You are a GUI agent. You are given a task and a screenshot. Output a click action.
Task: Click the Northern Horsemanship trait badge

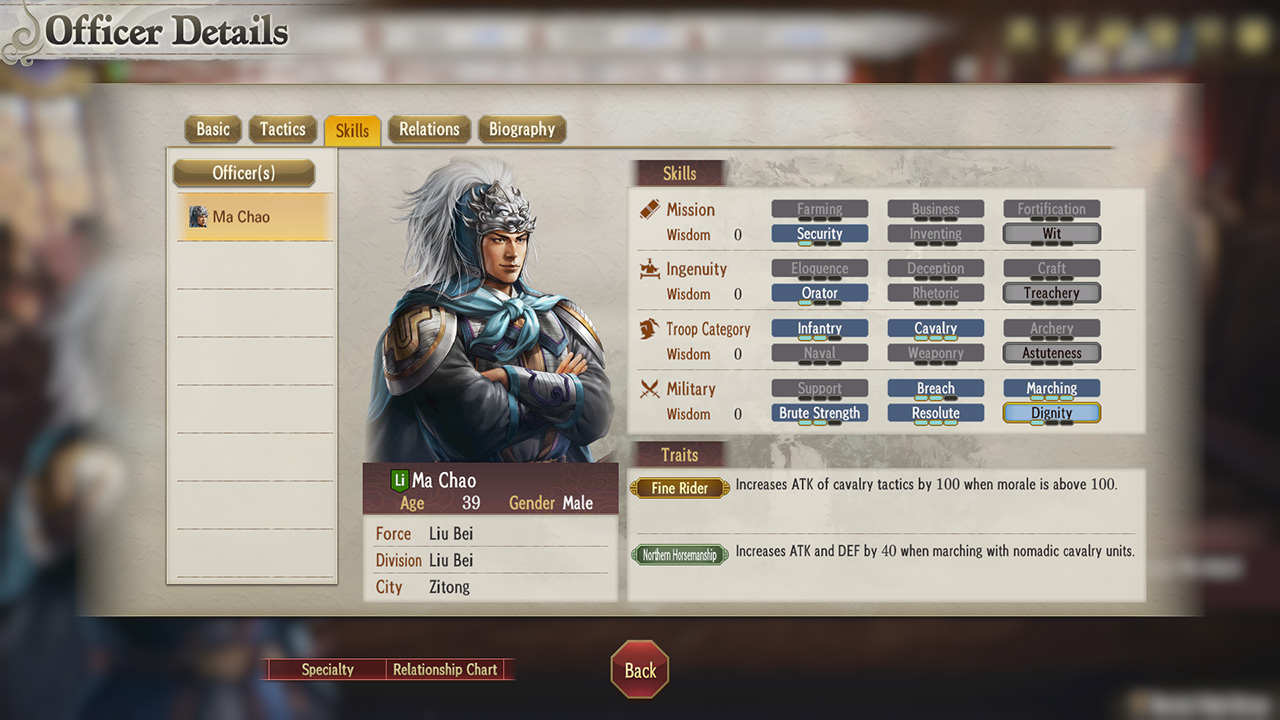pos(680,554)
